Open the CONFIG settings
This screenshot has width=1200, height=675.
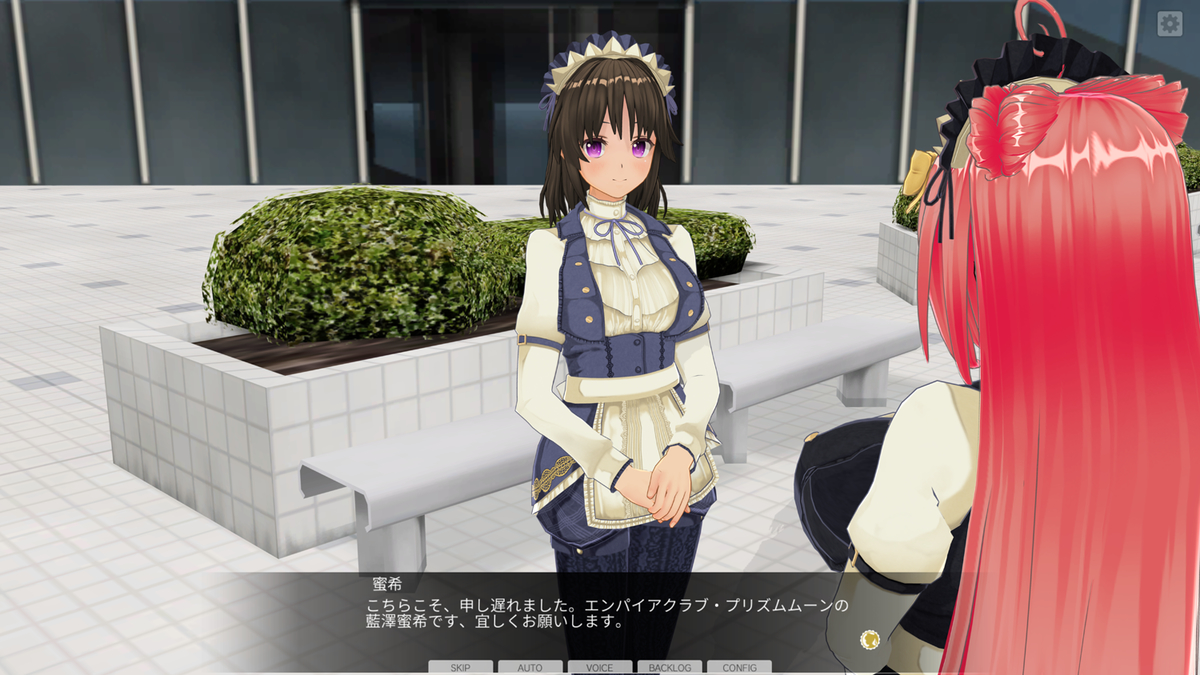[739, 667]
